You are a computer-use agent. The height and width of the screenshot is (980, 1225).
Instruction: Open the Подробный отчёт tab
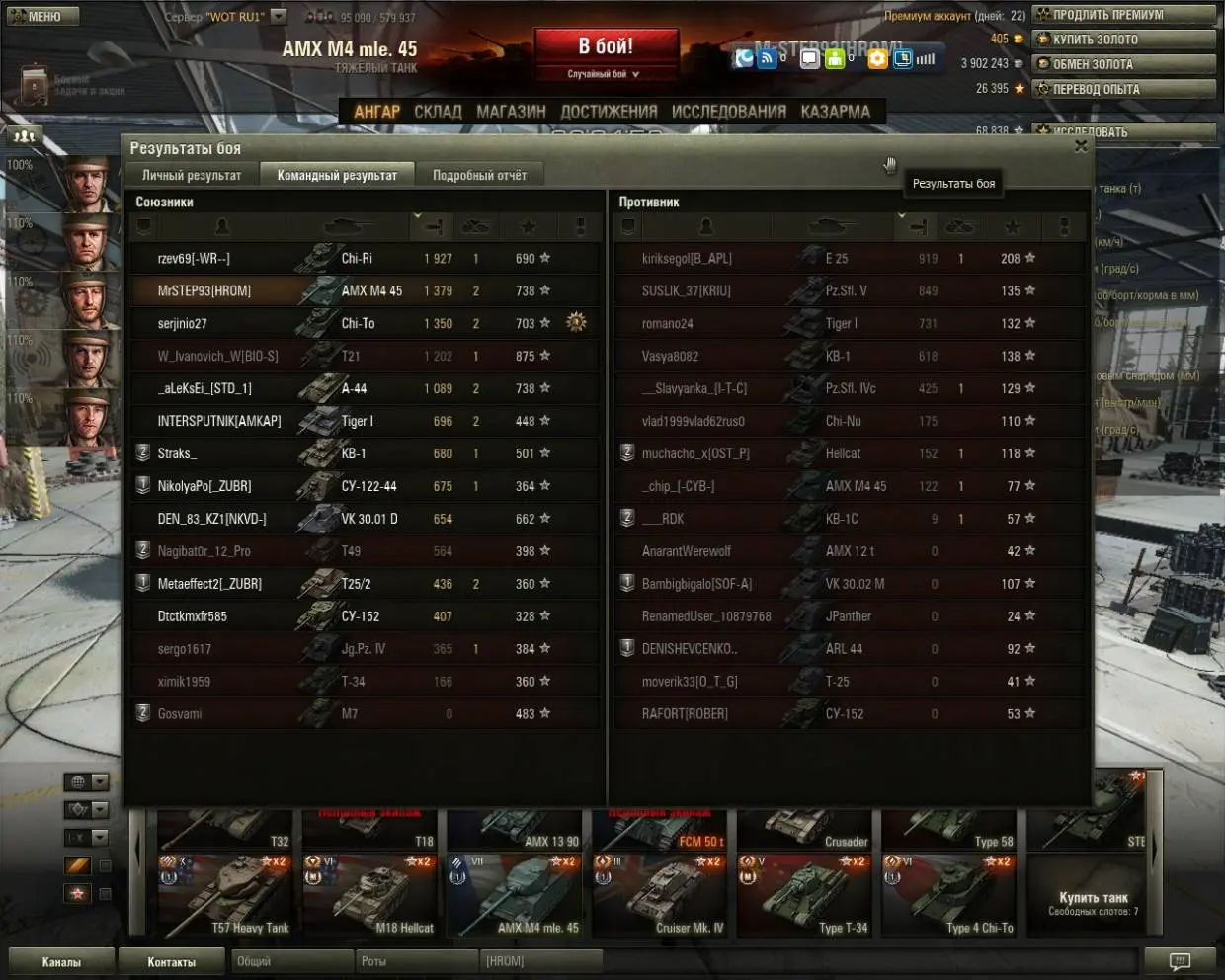(x=479, y=175)
